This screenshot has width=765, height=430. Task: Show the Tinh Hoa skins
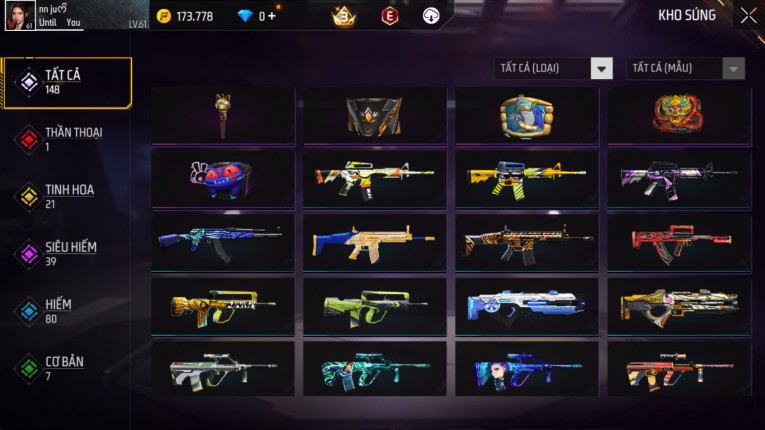coord(67,195)
